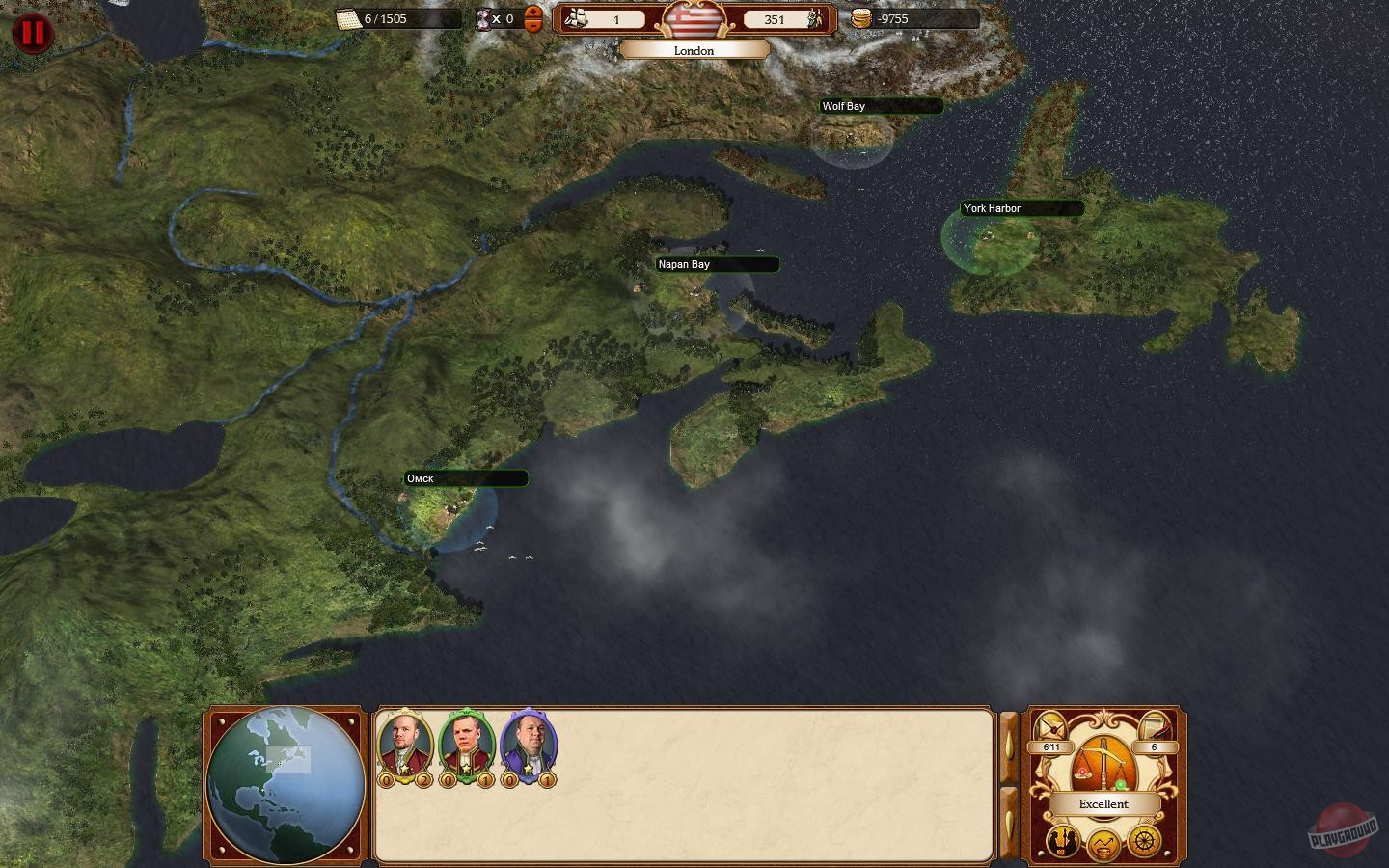Click the gold coins treasury icon
The image size is (1389, 868).
[861, 18]
